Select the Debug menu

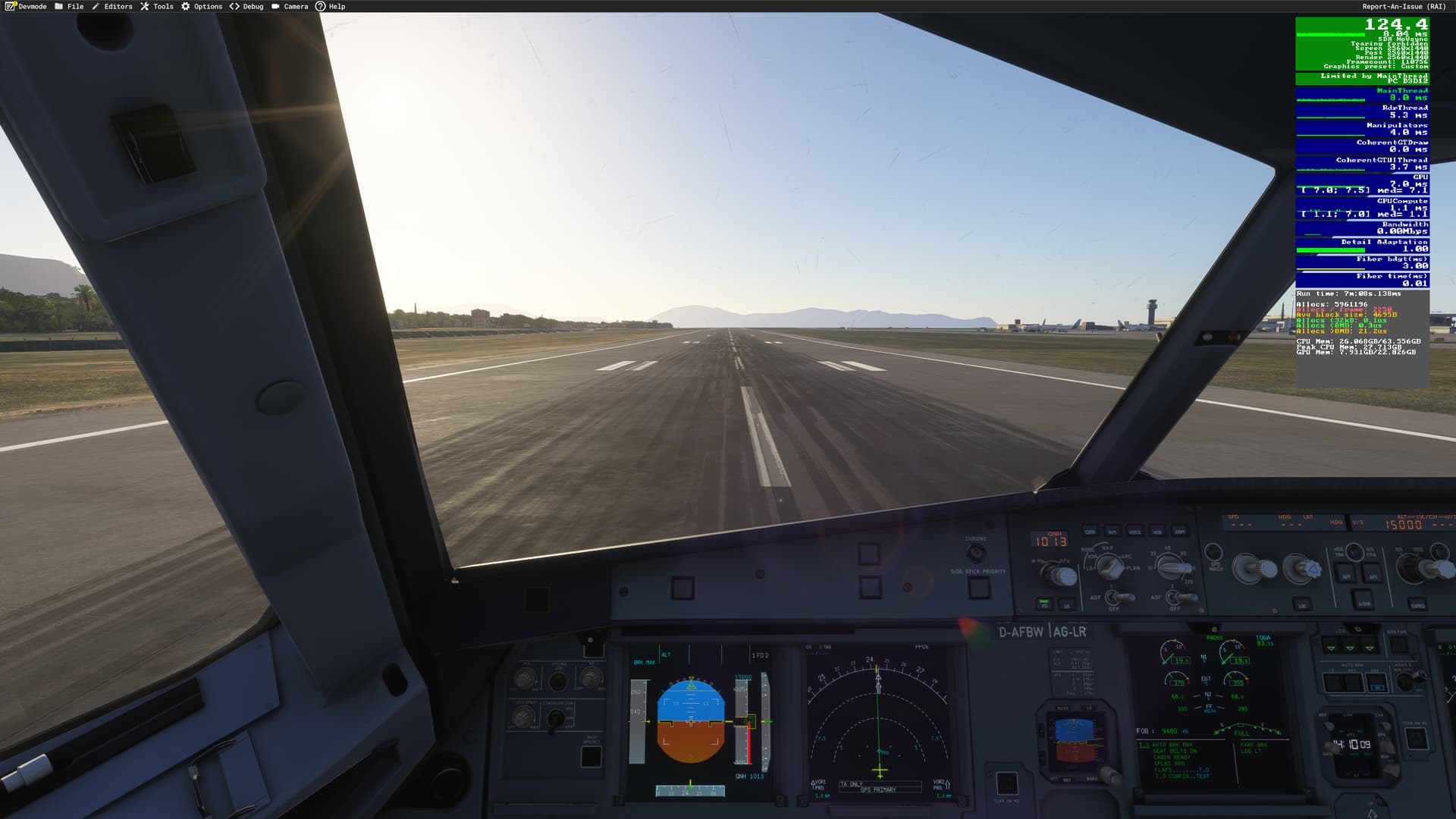(247, 6)
